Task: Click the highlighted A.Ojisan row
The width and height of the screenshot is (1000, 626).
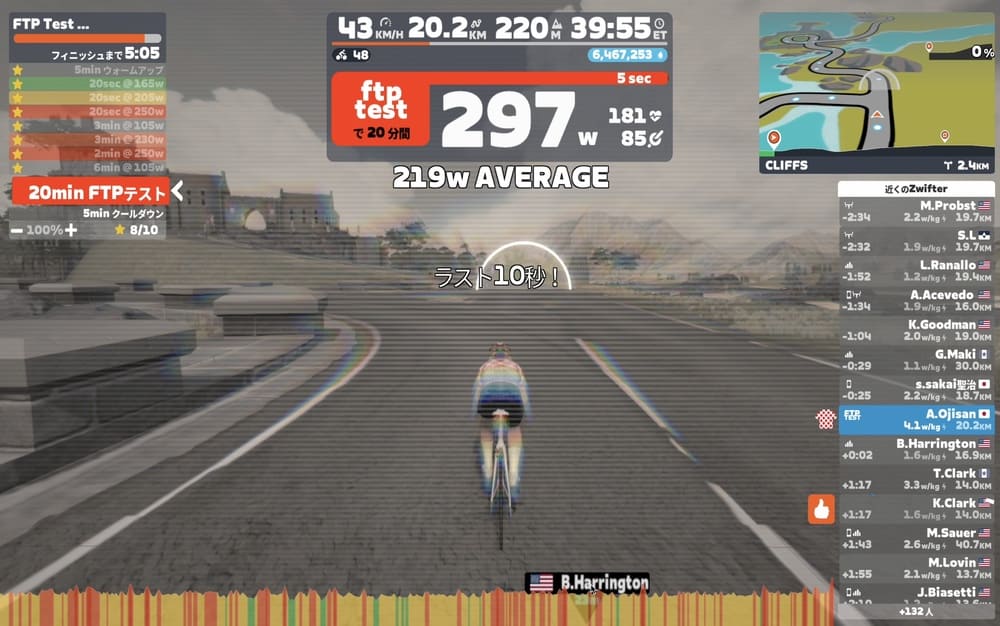Action: click(x=916, y=420)
